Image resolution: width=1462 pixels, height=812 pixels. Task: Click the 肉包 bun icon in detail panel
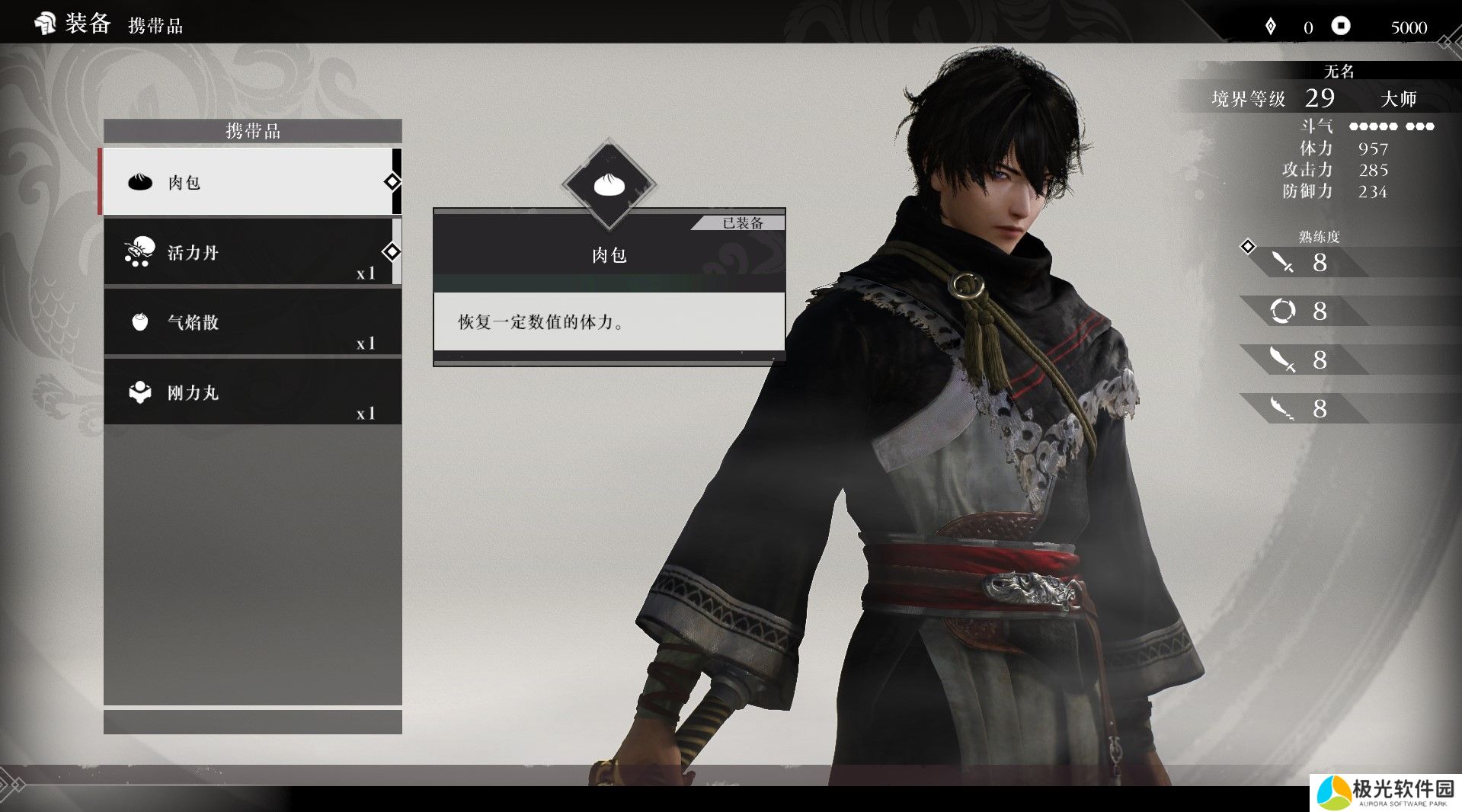(609, 184)
